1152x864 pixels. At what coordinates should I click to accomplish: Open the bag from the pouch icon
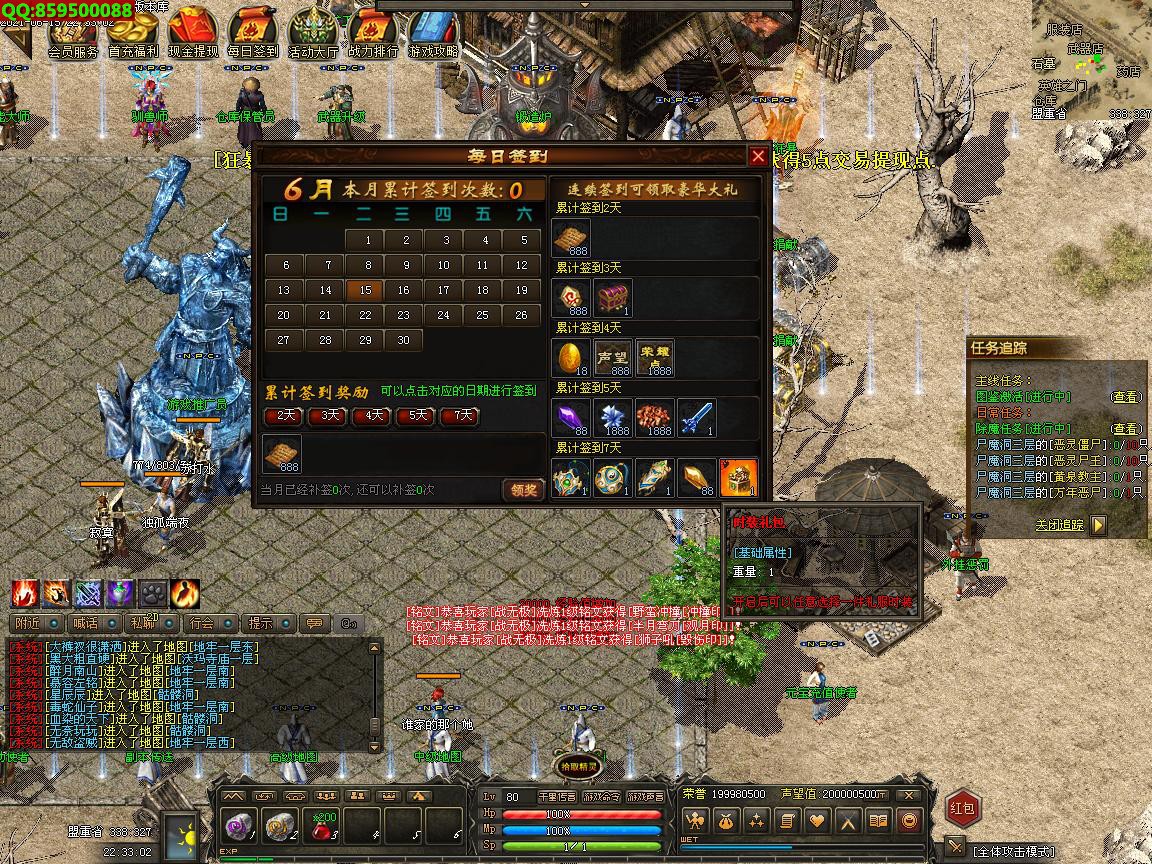point(727,822)
